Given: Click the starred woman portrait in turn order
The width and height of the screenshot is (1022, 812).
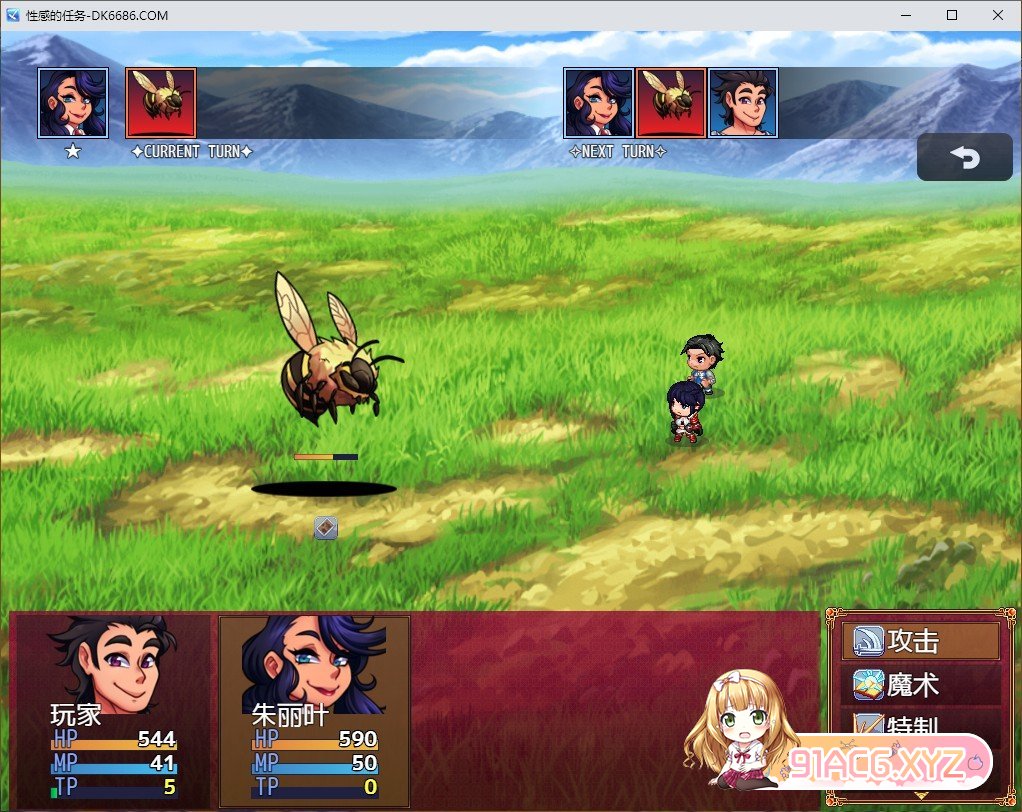Looking at the screenshot, I should pos(73,103).
